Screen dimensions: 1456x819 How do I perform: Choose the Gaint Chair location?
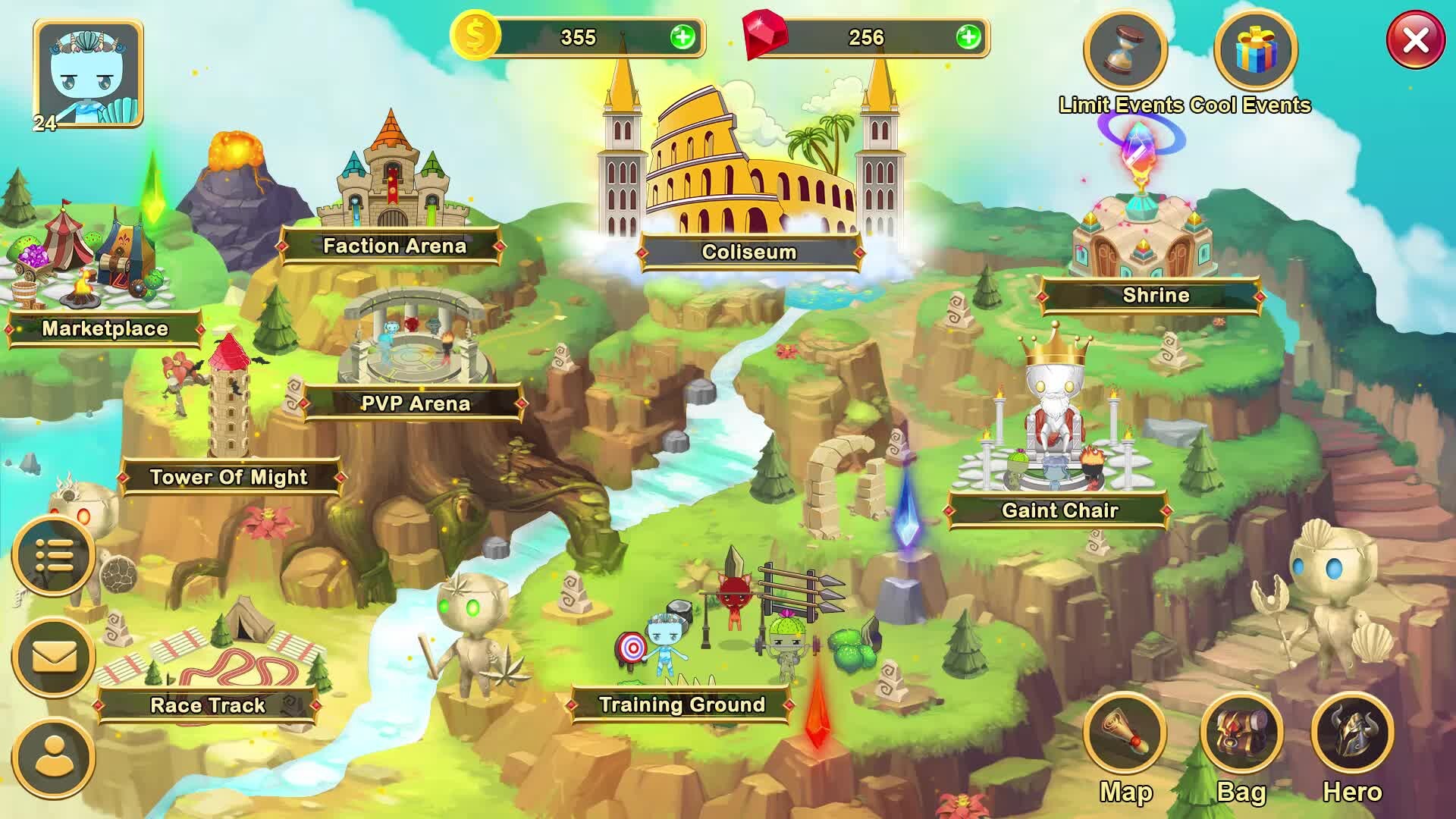pyautogui.click(x=1059, y=510)
